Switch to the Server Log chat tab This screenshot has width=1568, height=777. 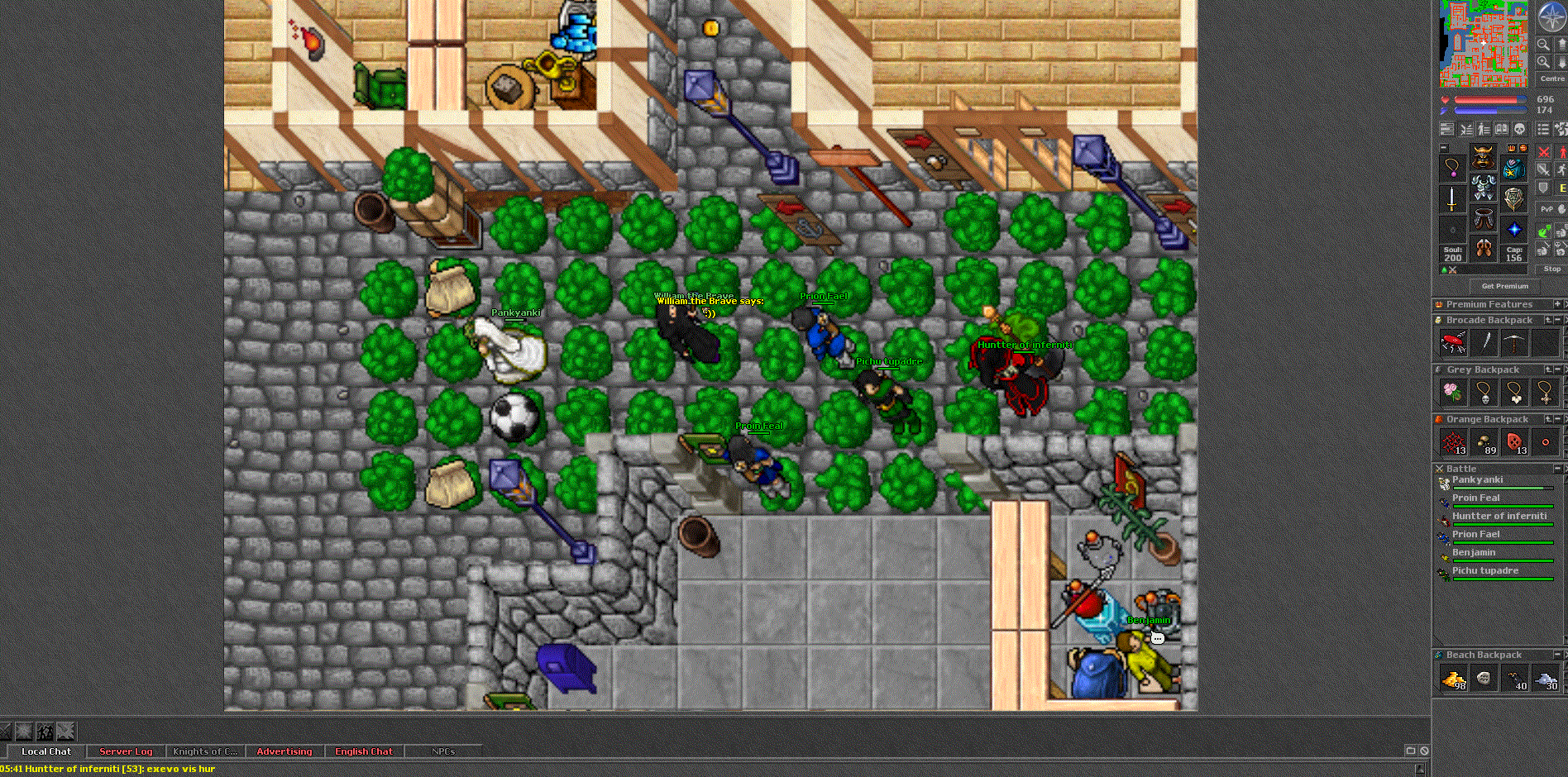126,751
